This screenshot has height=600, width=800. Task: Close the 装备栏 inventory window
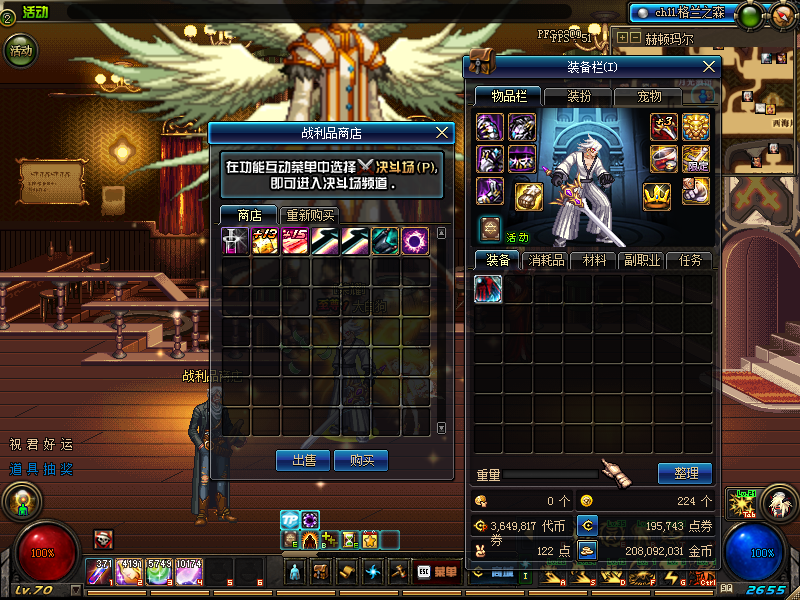coord(709,67)
